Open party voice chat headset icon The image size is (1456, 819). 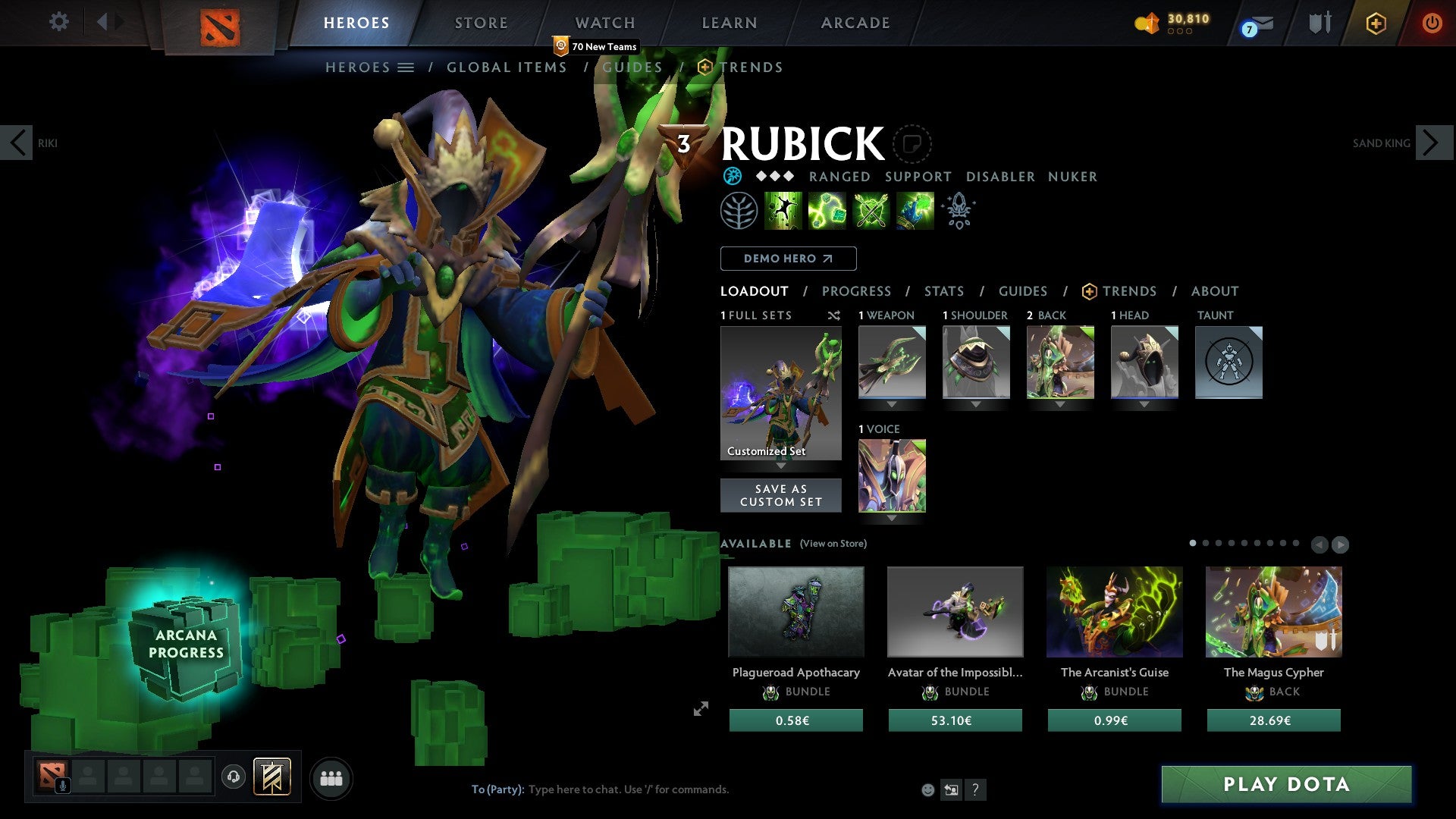point(233,777)
